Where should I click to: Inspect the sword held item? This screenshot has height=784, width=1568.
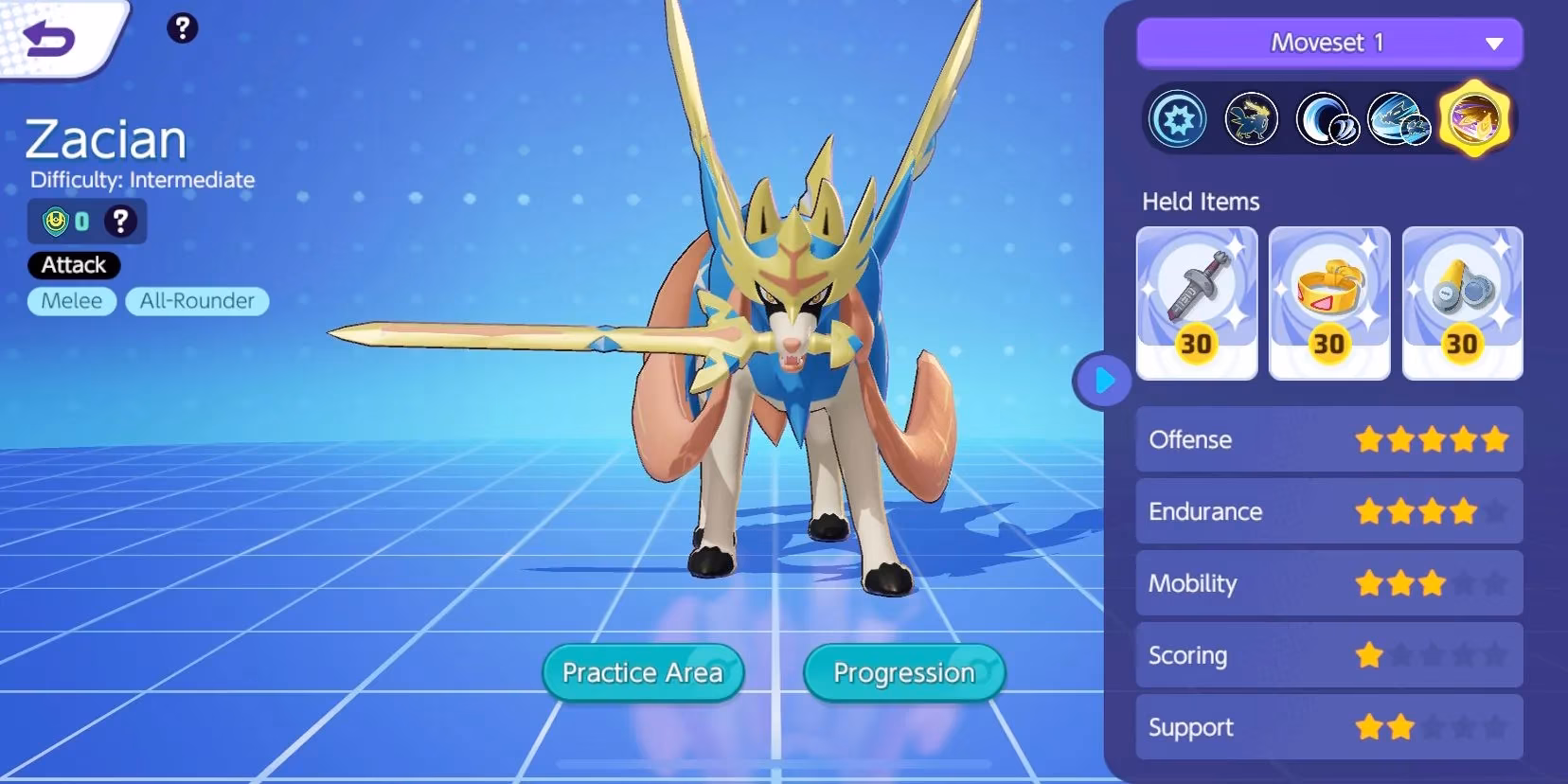(1197, 301)
